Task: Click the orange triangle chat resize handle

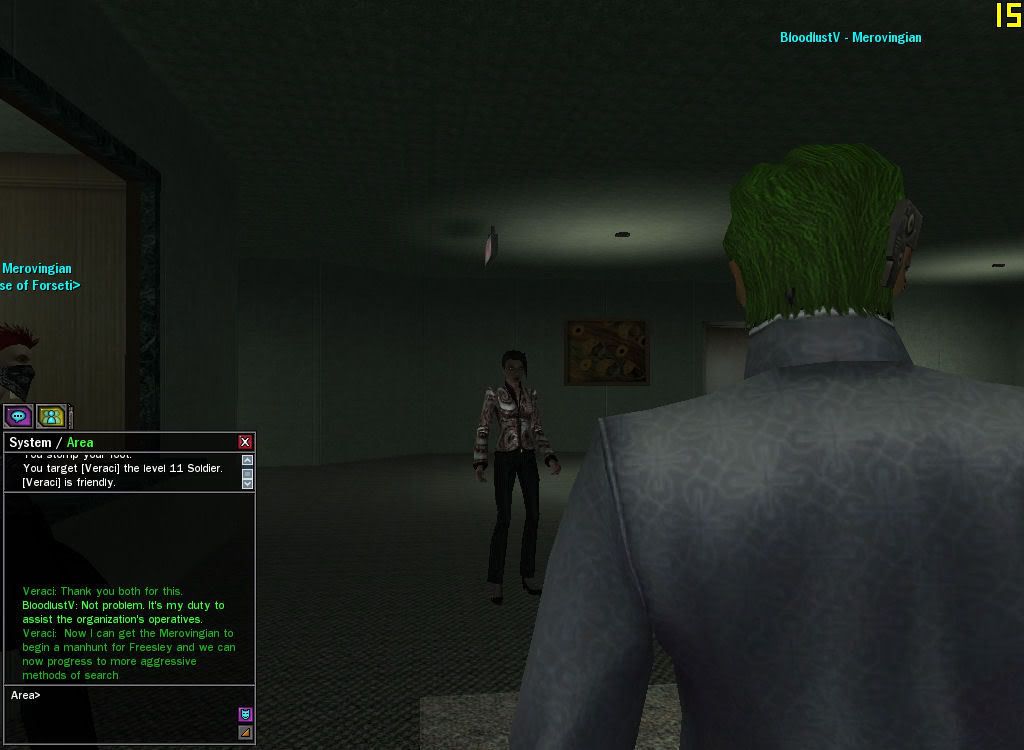Action: 245,733
